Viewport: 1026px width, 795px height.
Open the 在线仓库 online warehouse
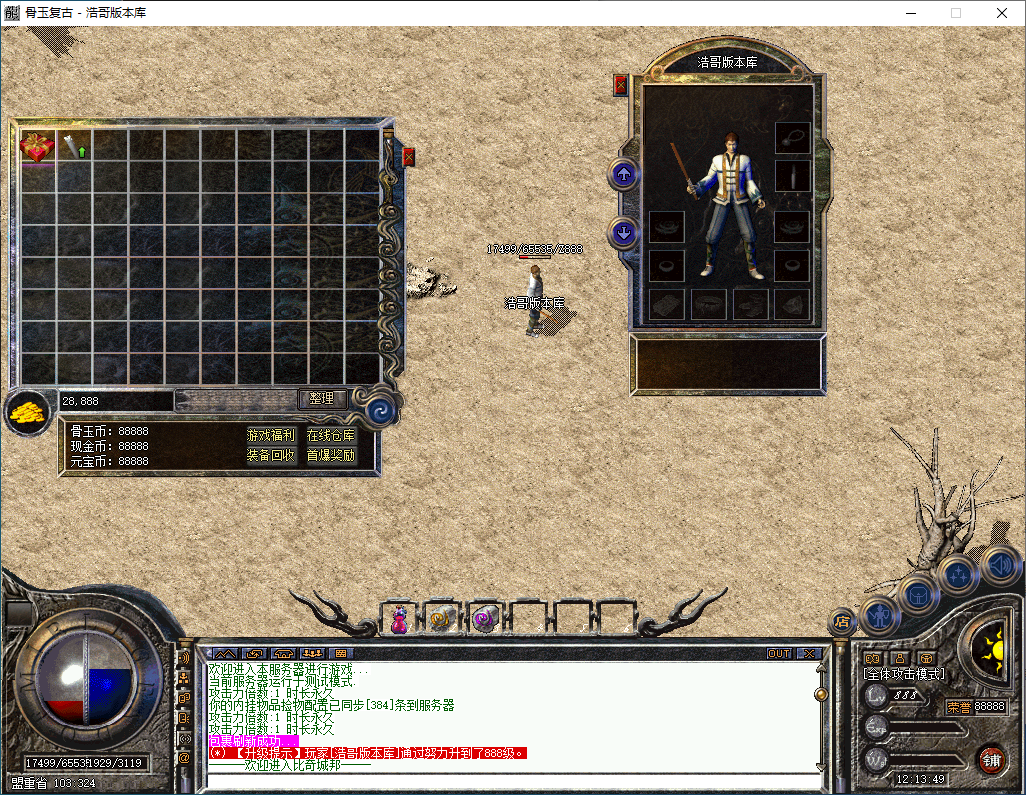pos(331,435)
